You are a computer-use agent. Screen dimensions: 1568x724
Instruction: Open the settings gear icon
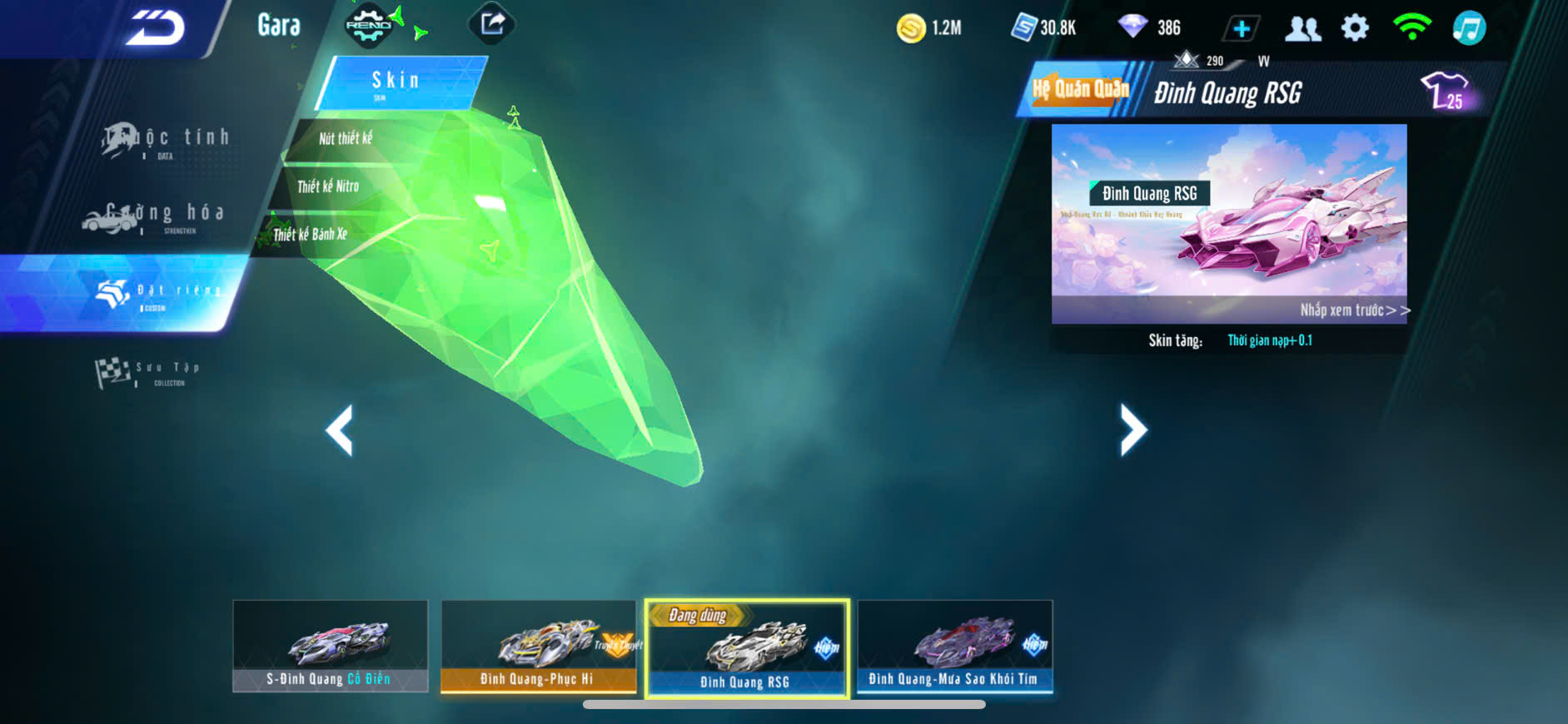click(x=1355, y=28)
